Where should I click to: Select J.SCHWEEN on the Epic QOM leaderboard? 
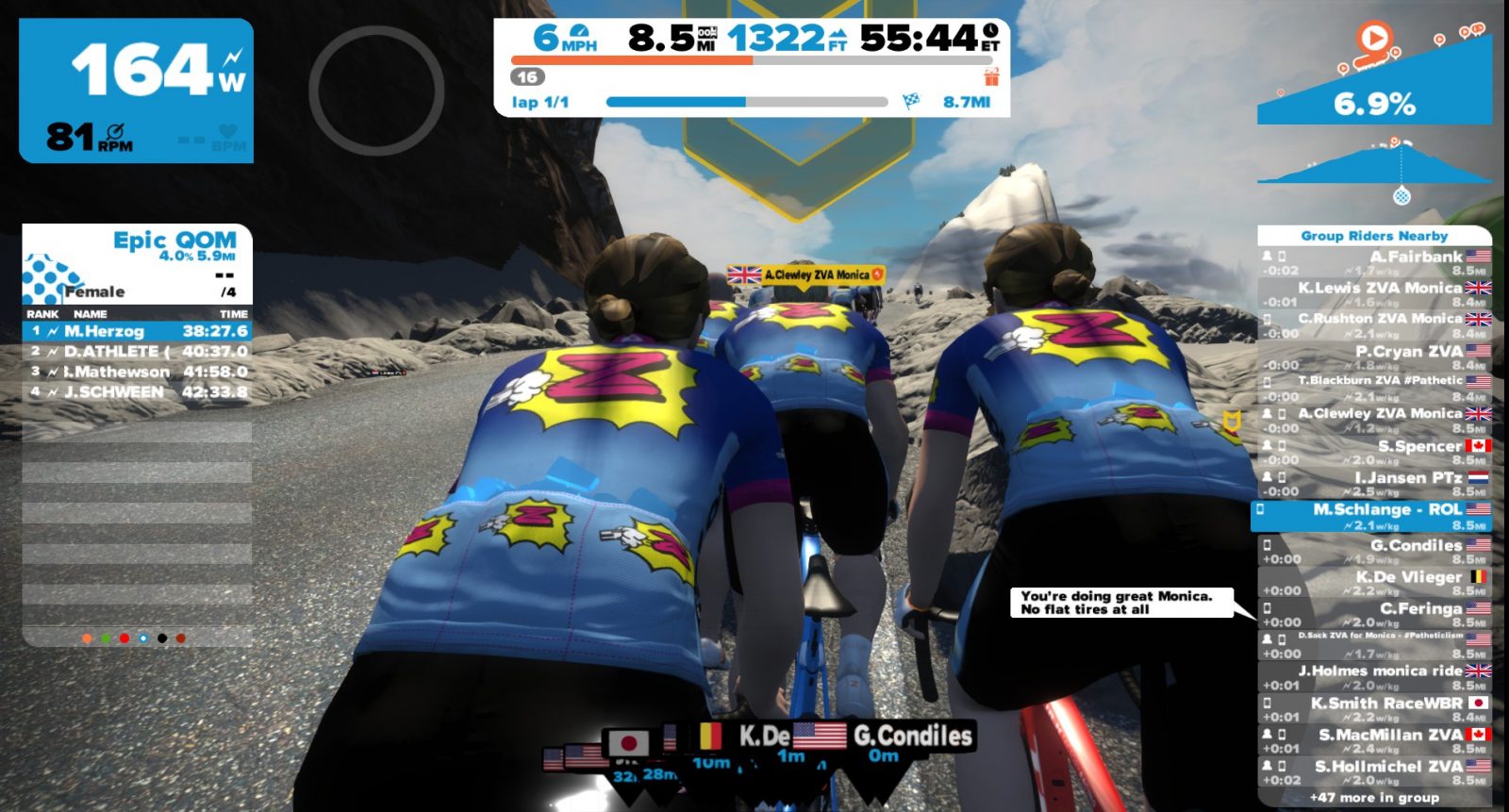click(138, 391)
